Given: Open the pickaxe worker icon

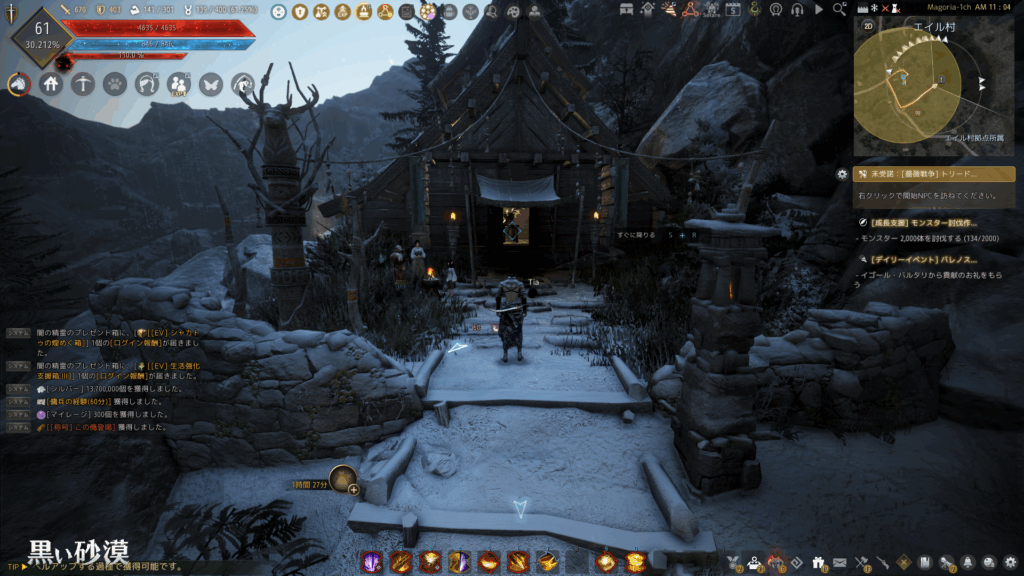Looking at the screenshot, I should [83, 85].
